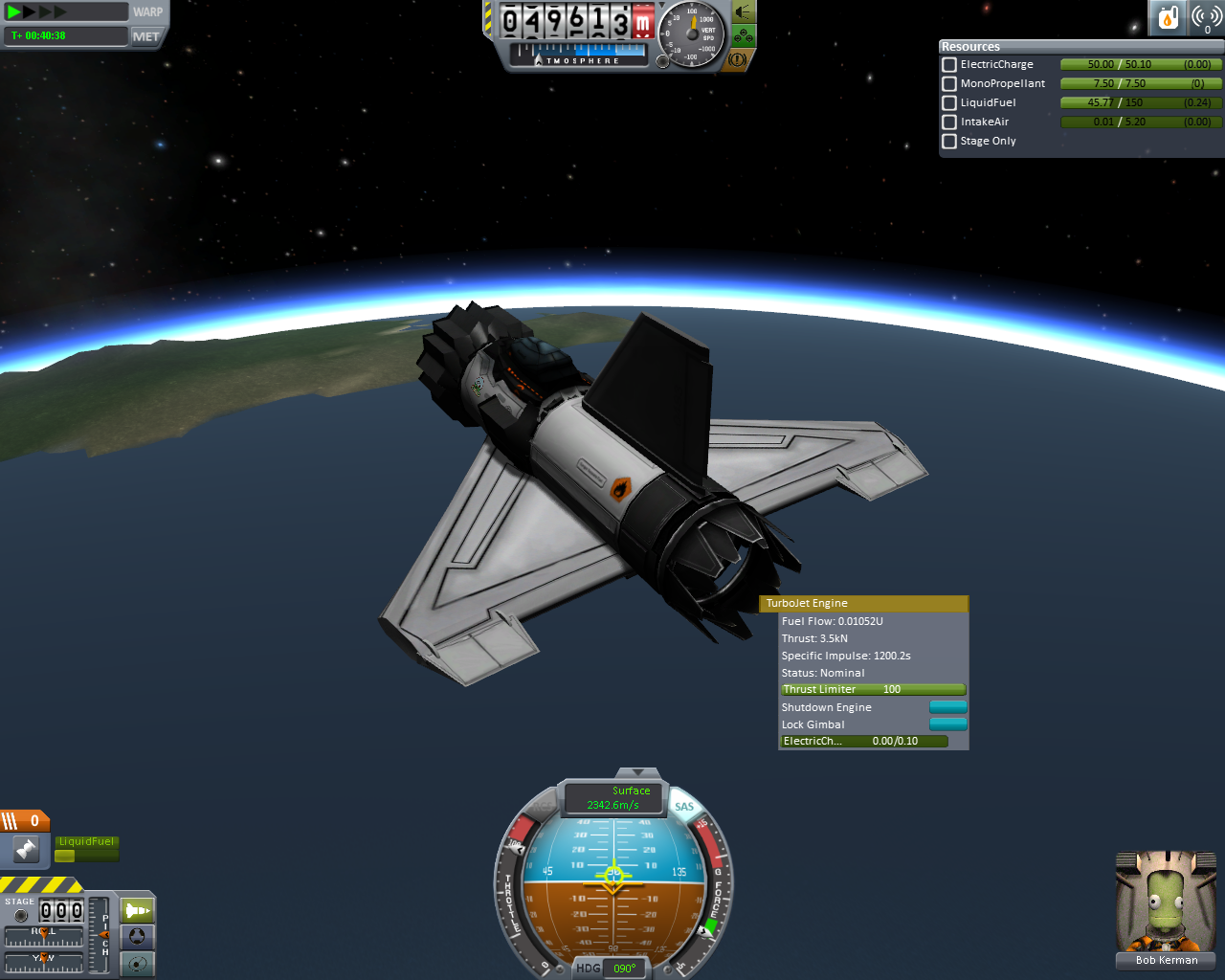The height and width of the screenshot is (980, 1225).
Task: Toggle the lights button by altimeter
Action: click(743, 12)
